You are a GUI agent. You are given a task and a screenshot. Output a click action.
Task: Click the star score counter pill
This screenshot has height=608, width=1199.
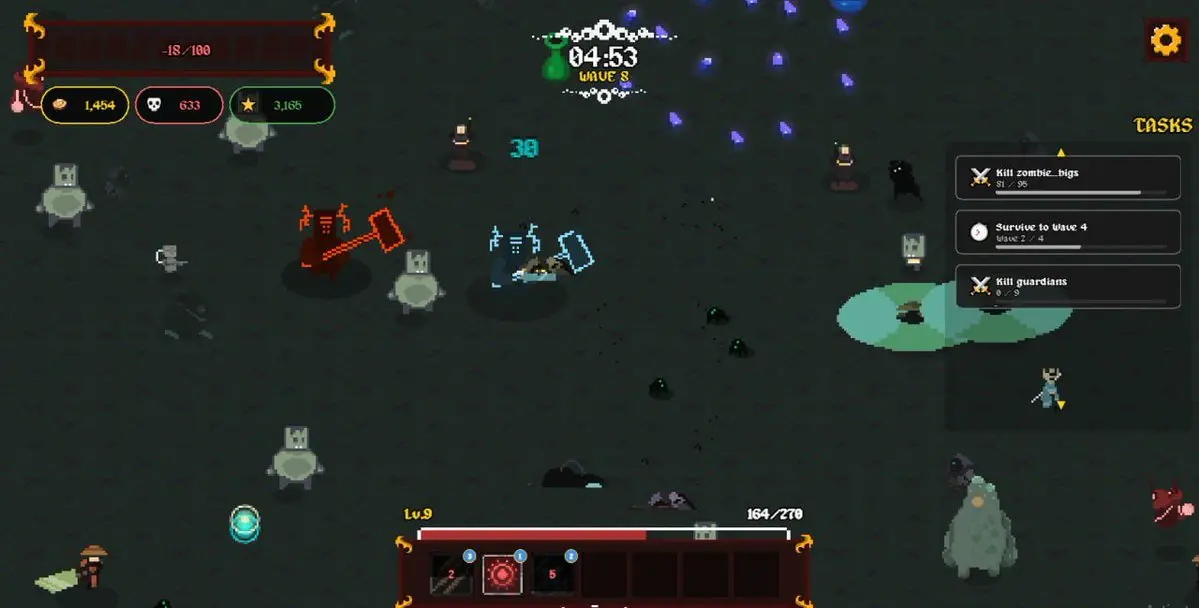[282, 105]
